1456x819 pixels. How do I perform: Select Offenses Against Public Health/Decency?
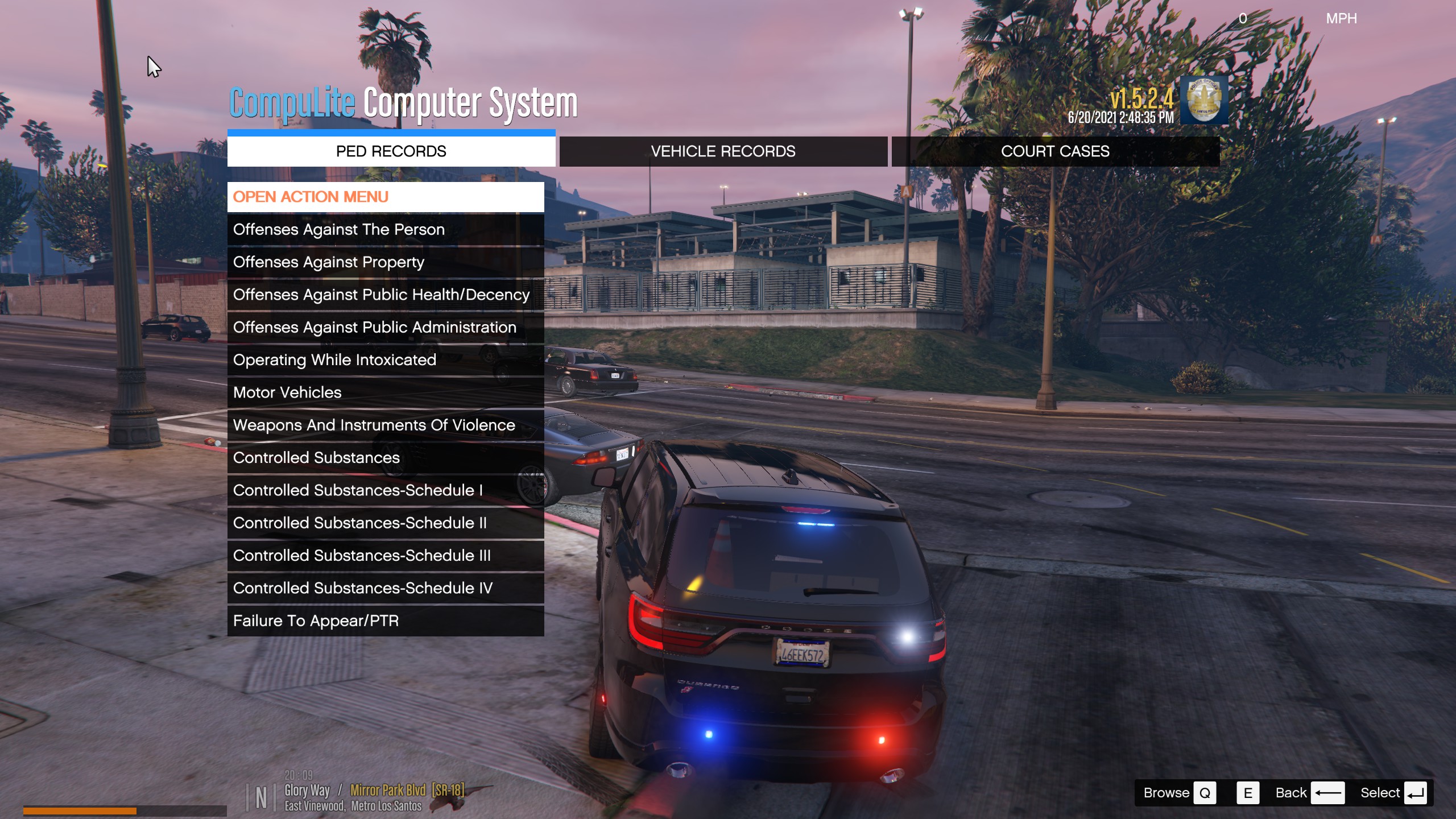tap(386, 295)
